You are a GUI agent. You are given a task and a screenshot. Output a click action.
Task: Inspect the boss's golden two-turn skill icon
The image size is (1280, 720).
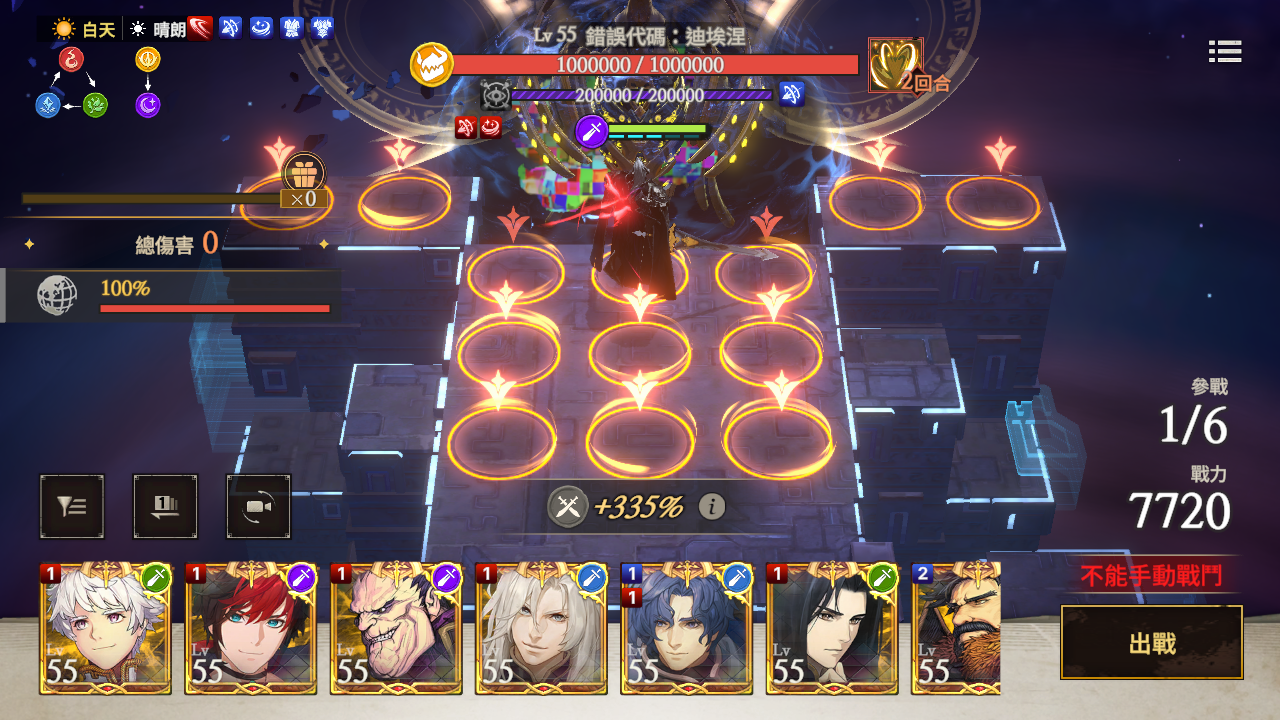(894, 65)
